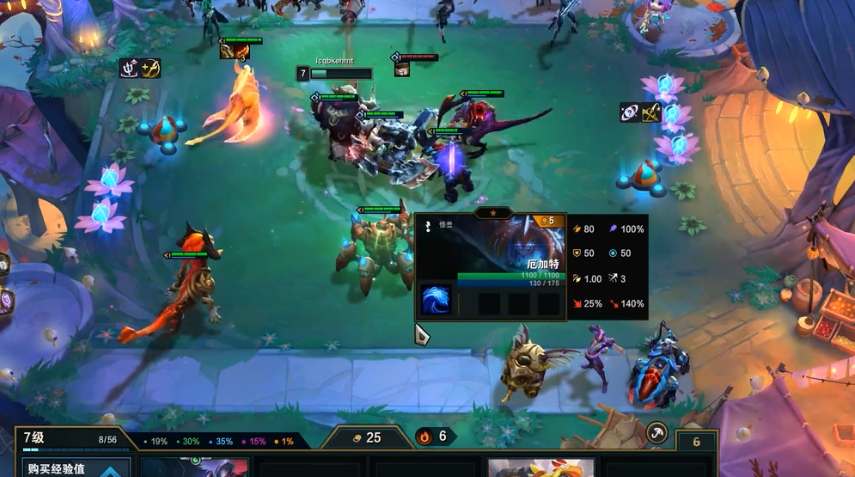855x477 pixels.
Task: Click the flame win-streak indicator showing 6
Action: [435, 436]
